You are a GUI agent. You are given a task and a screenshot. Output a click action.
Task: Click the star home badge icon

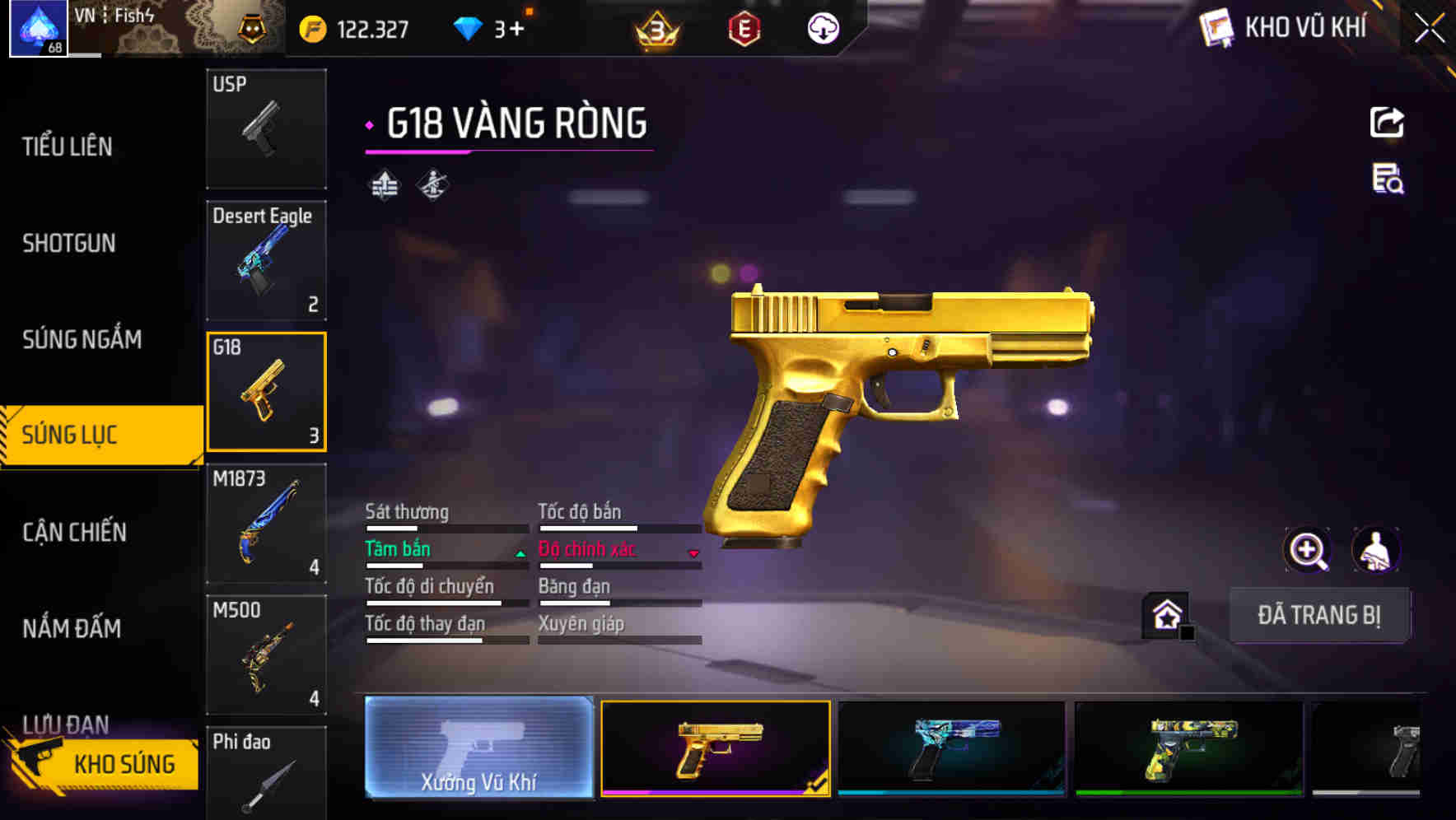1166,613
